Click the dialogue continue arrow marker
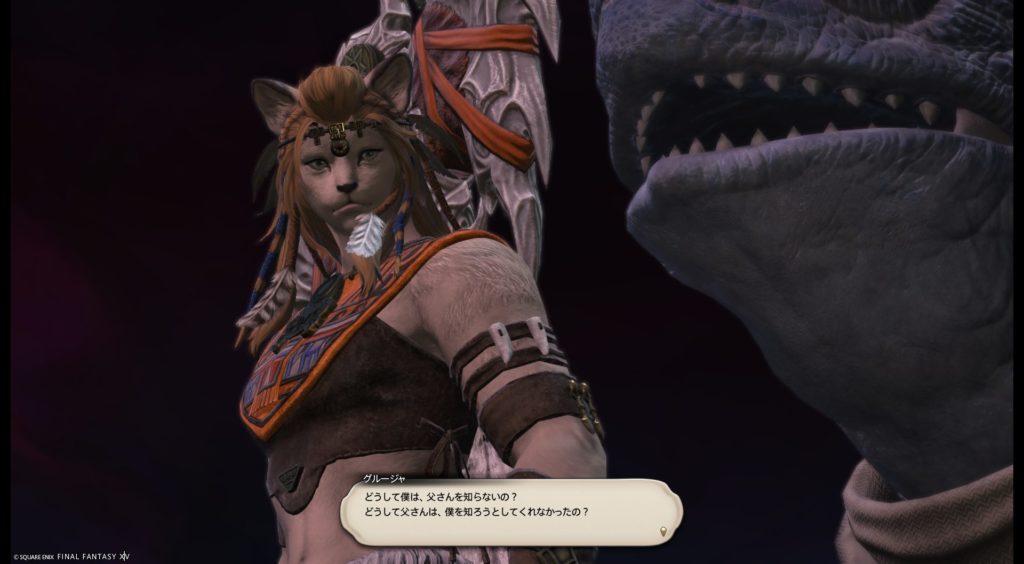 [663, 528]
